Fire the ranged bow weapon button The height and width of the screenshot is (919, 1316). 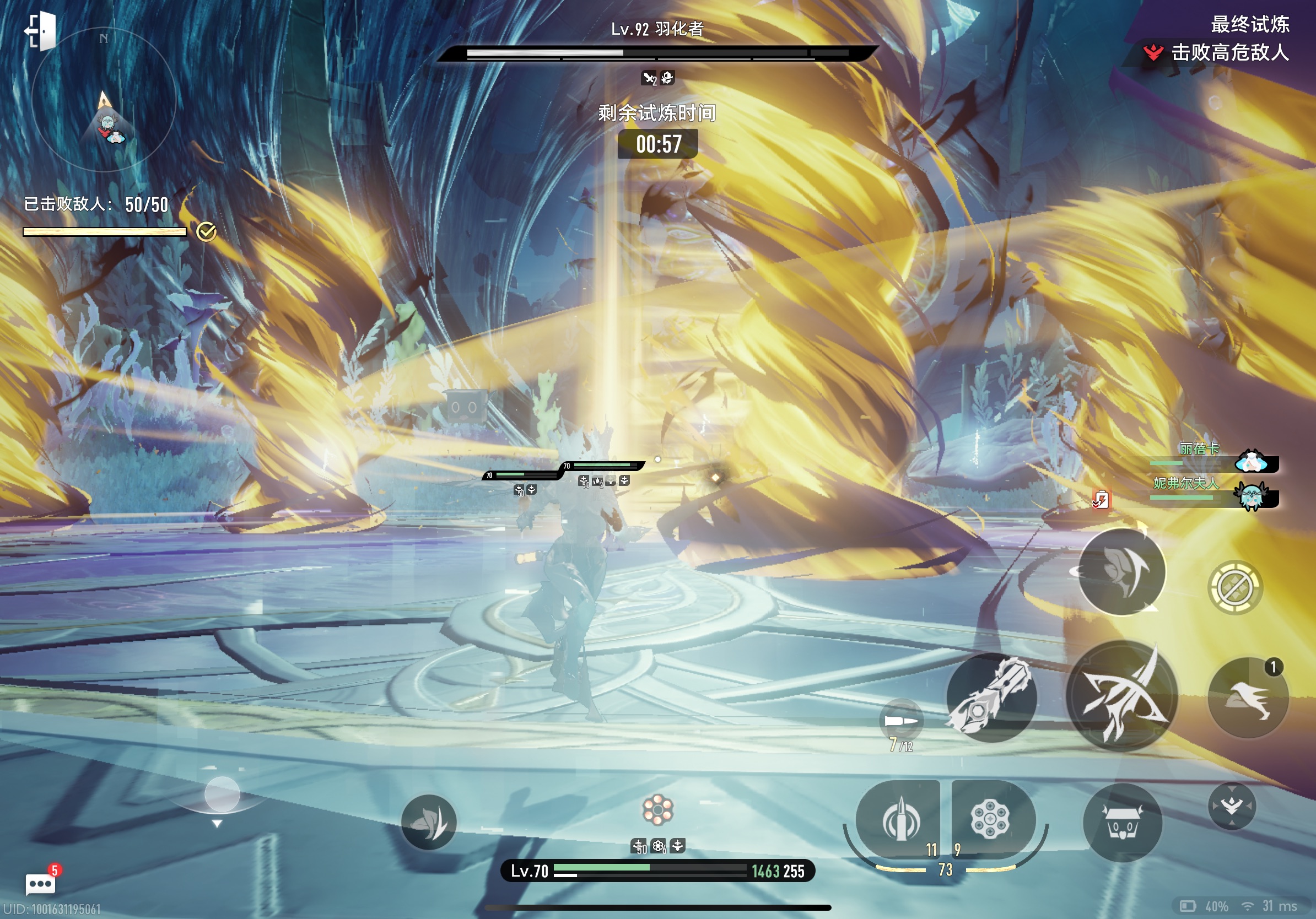coord(1121,696)
